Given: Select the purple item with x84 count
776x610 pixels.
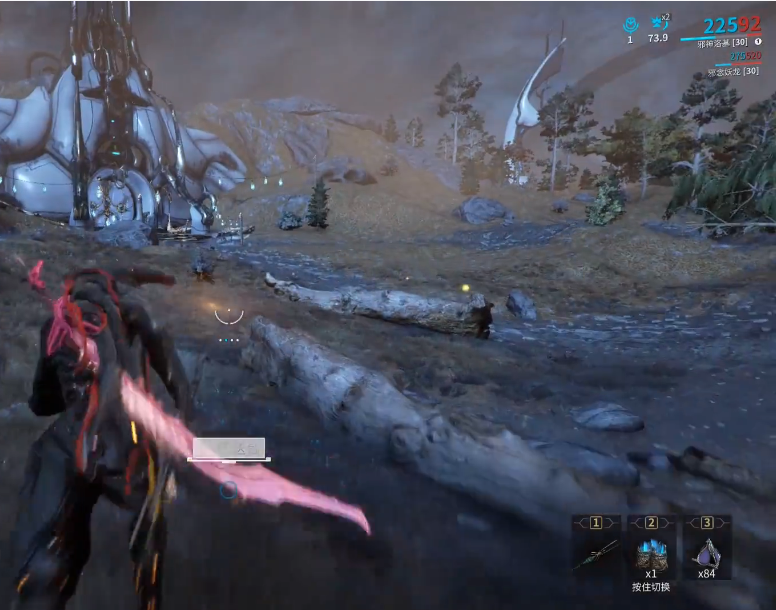Looking at the screenshot, I should pyautogui.click(x=707, y=552).
